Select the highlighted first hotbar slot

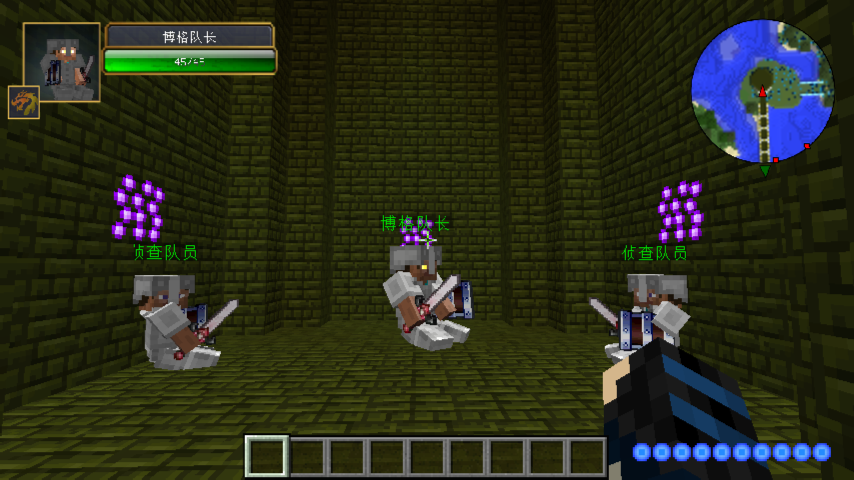pos(267,456)
